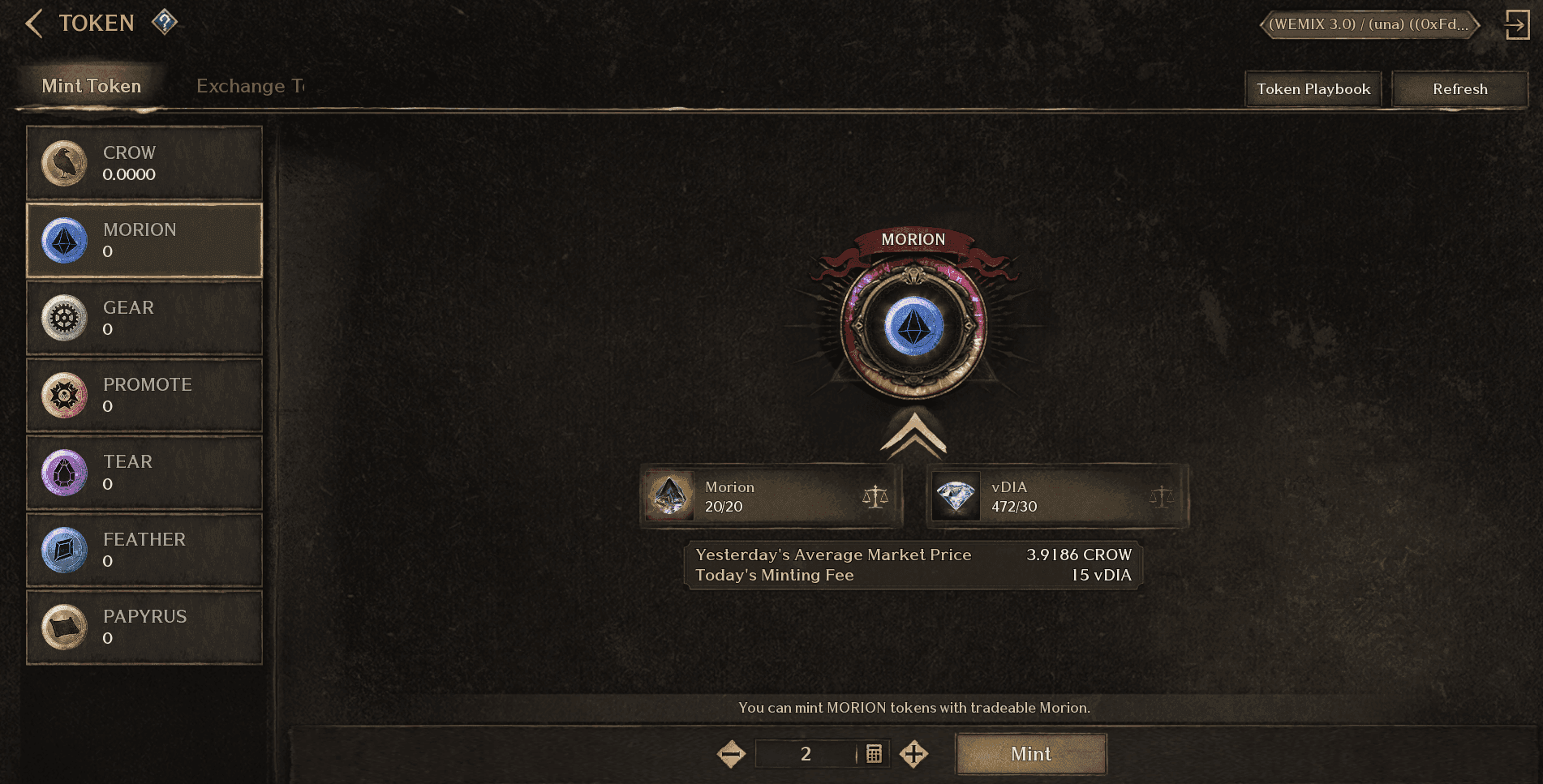Select the CROW token row
Image resolution: width=1543 pixels, height=784 pixels.
coord(144,163)
